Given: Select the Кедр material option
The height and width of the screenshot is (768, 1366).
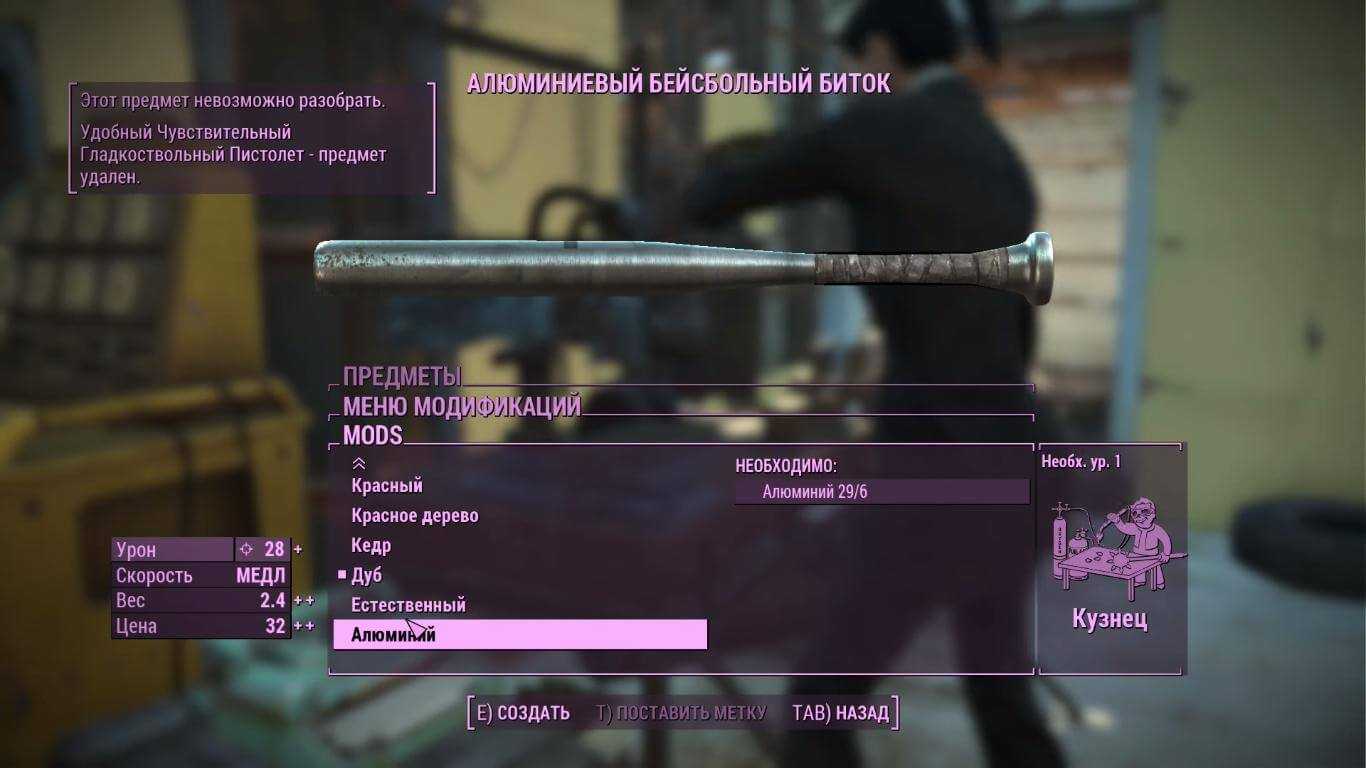Looking at the screenshot, I should click(x=371, y=546).
